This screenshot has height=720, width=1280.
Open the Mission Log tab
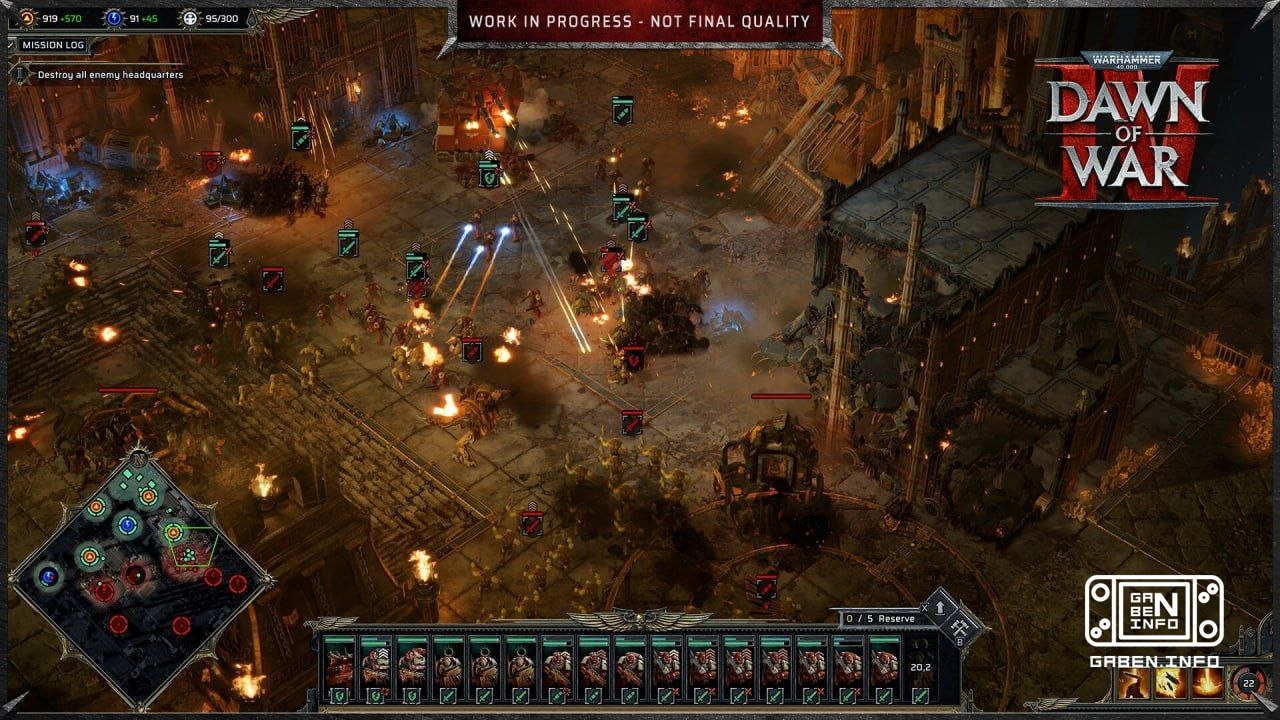point(53,45)
